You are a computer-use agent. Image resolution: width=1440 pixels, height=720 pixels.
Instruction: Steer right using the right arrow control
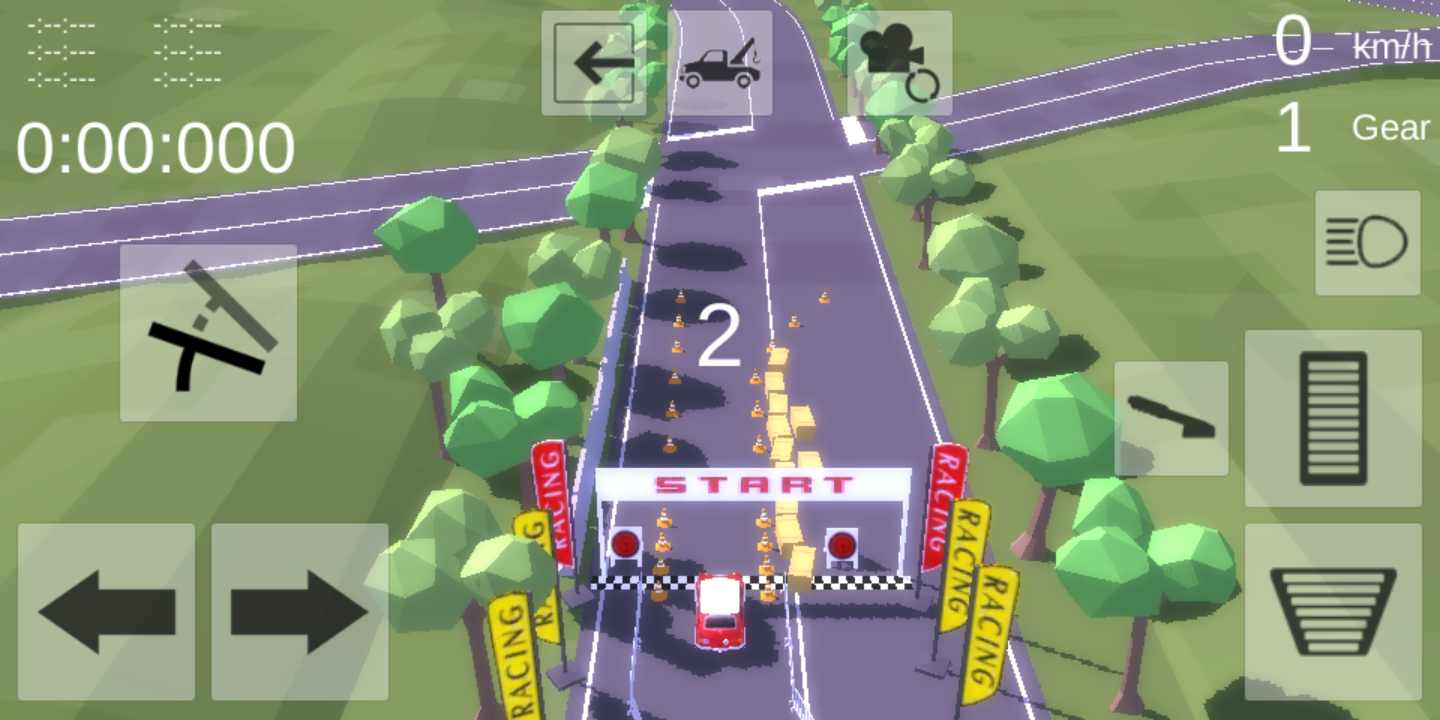click(300, 610)
